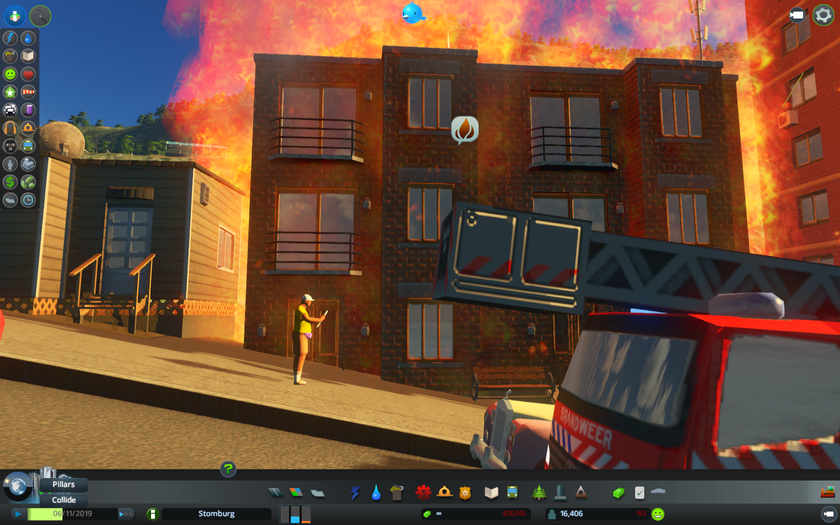The height and width of the screenshot is (525, 840).
Task: Open the settings gear menu
Action: pos(823,15)
